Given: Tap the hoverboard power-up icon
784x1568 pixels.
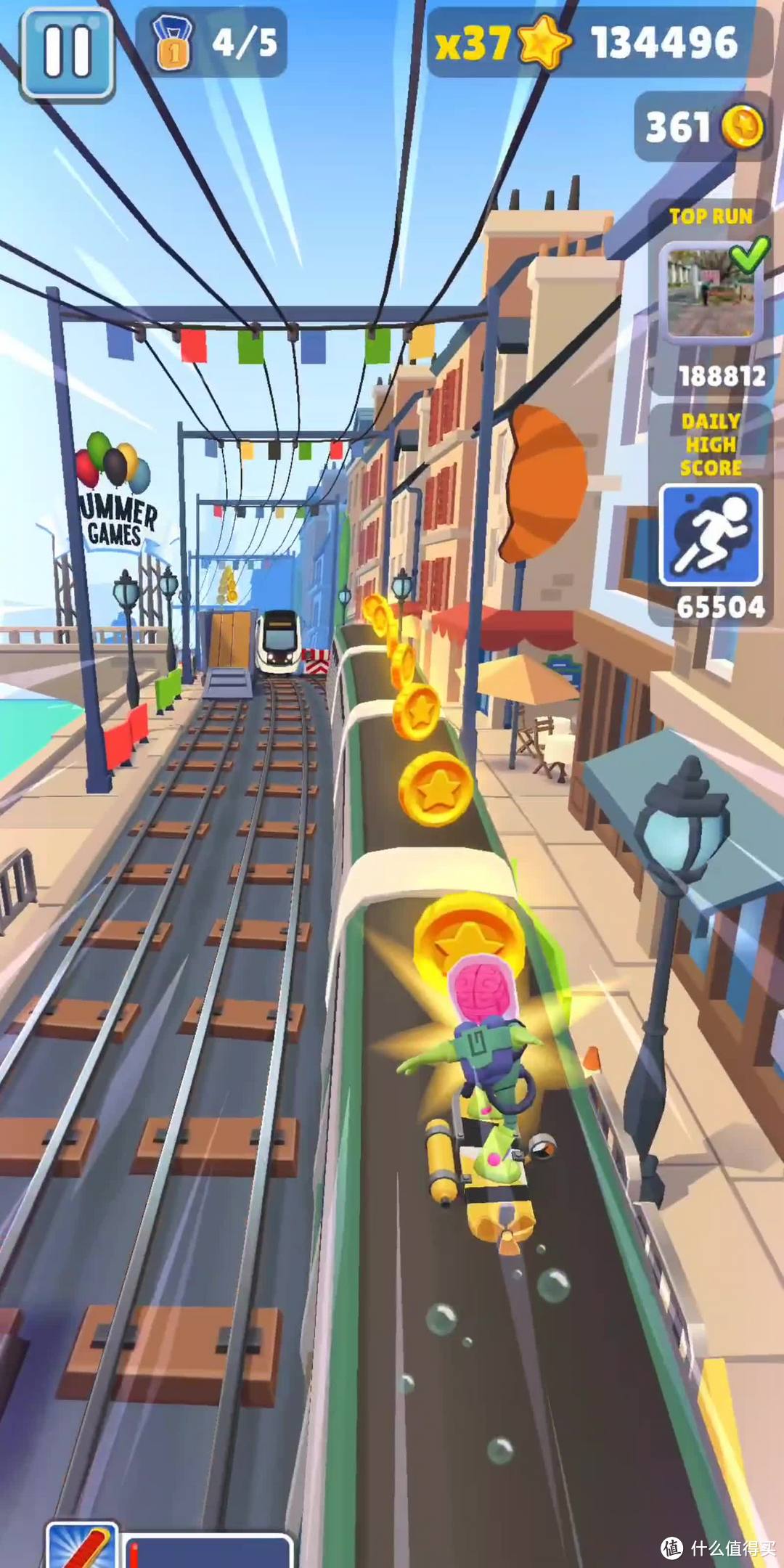Looking at the screenshot, I should (83, 1546).
